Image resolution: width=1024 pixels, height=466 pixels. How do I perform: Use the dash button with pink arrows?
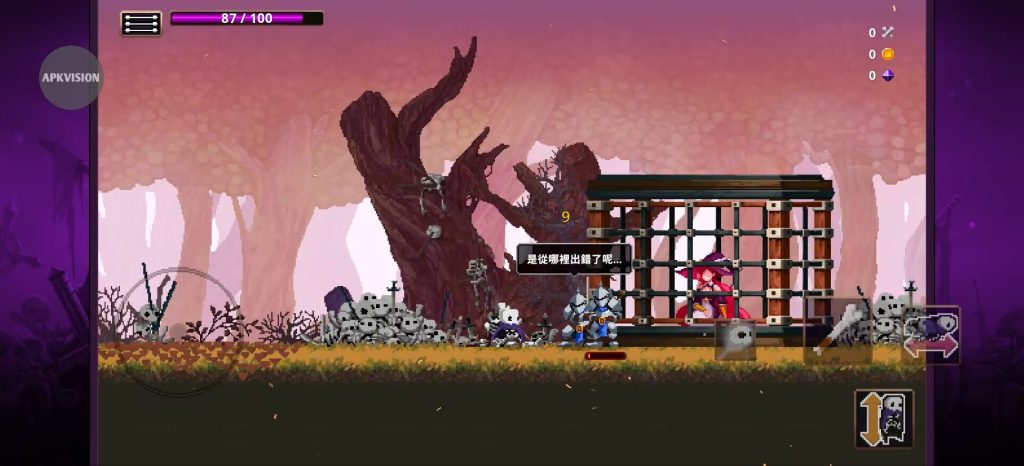(931, 336)
